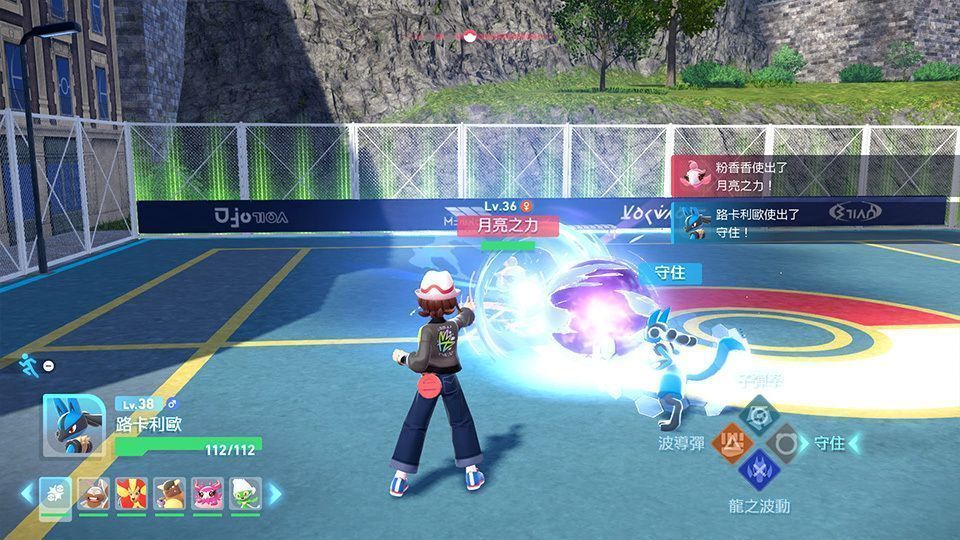Screen dimensions: 960x540
Task: Select the 守住 protect move
Action: pyautogui.click(x=786, y=441)
